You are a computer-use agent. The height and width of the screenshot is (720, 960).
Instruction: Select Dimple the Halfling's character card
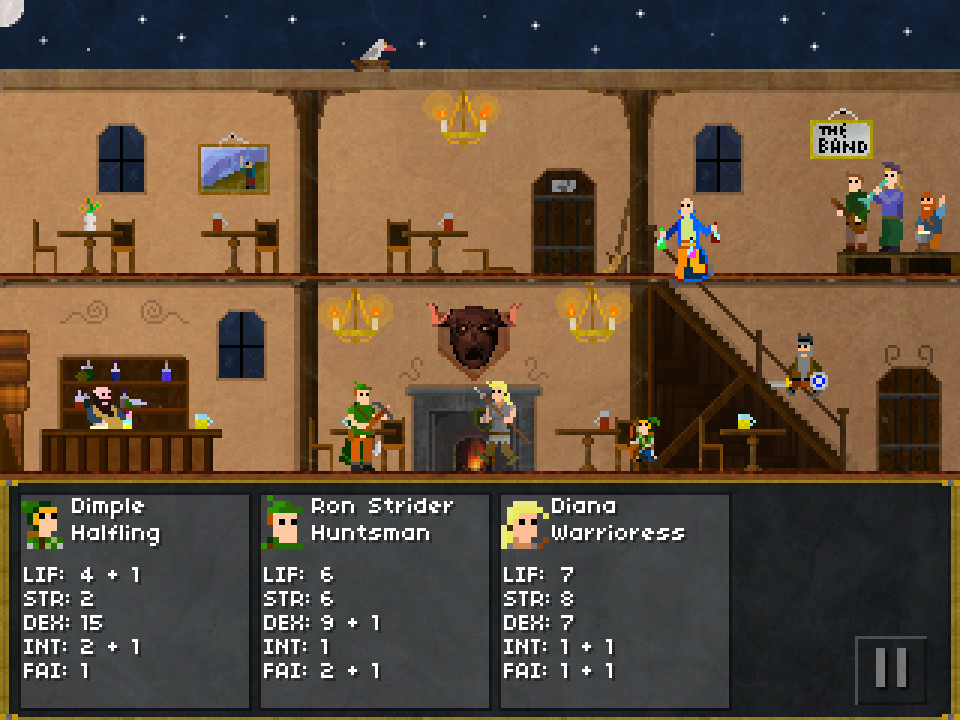click(x=135, y=600)
